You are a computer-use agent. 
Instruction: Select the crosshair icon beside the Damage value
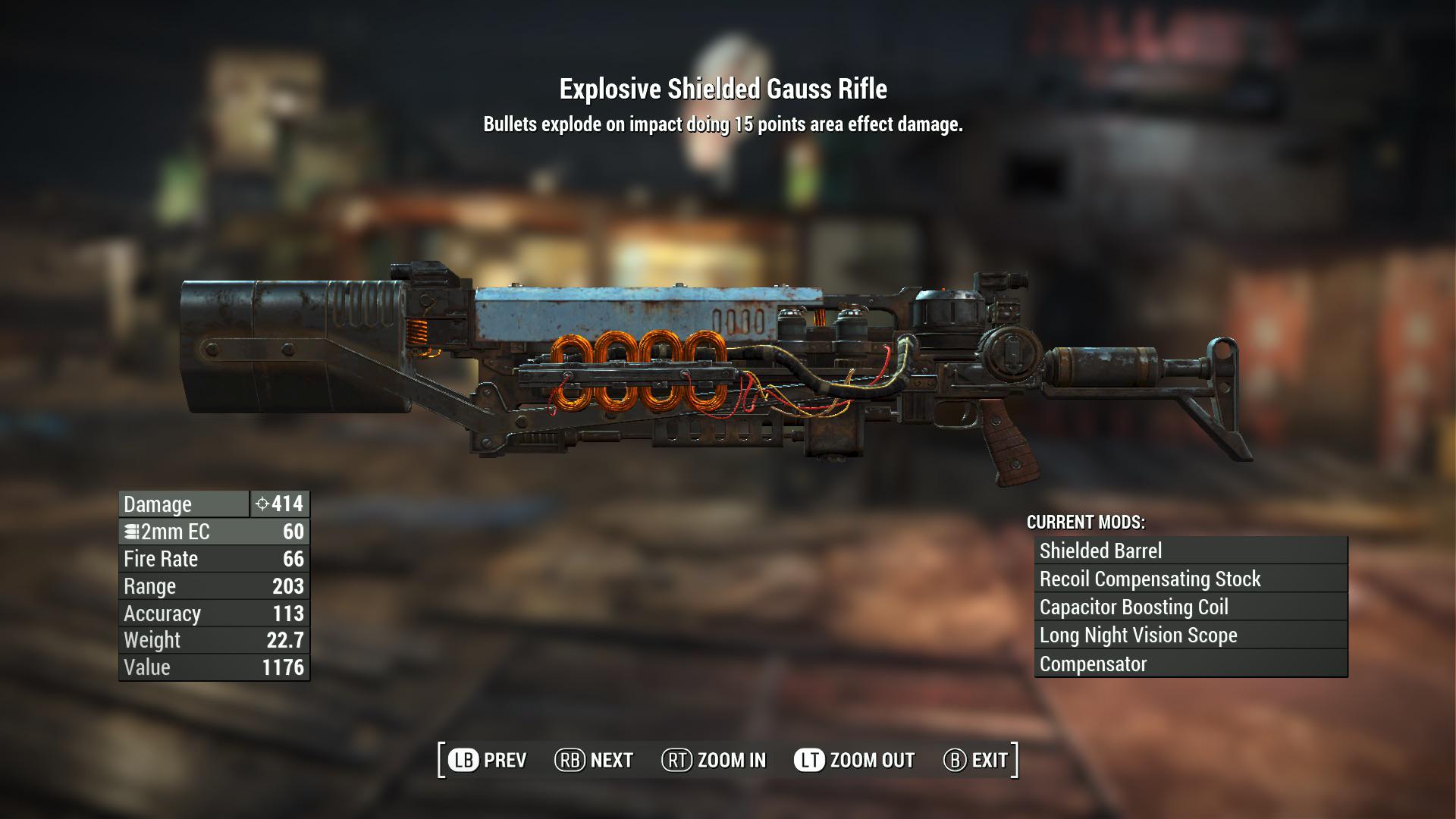262,504
